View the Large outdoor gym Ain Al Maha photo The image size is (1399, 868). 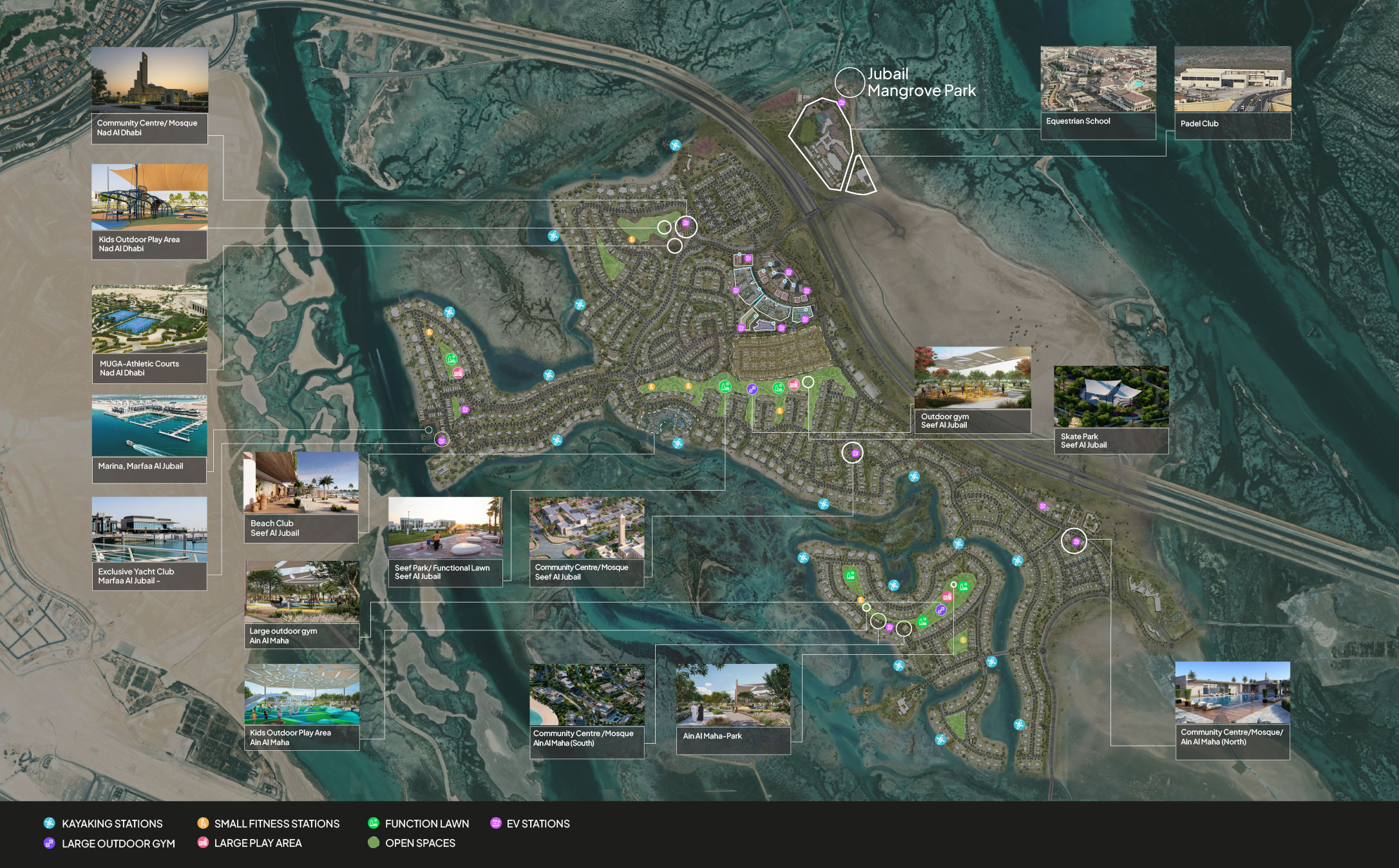302,592
